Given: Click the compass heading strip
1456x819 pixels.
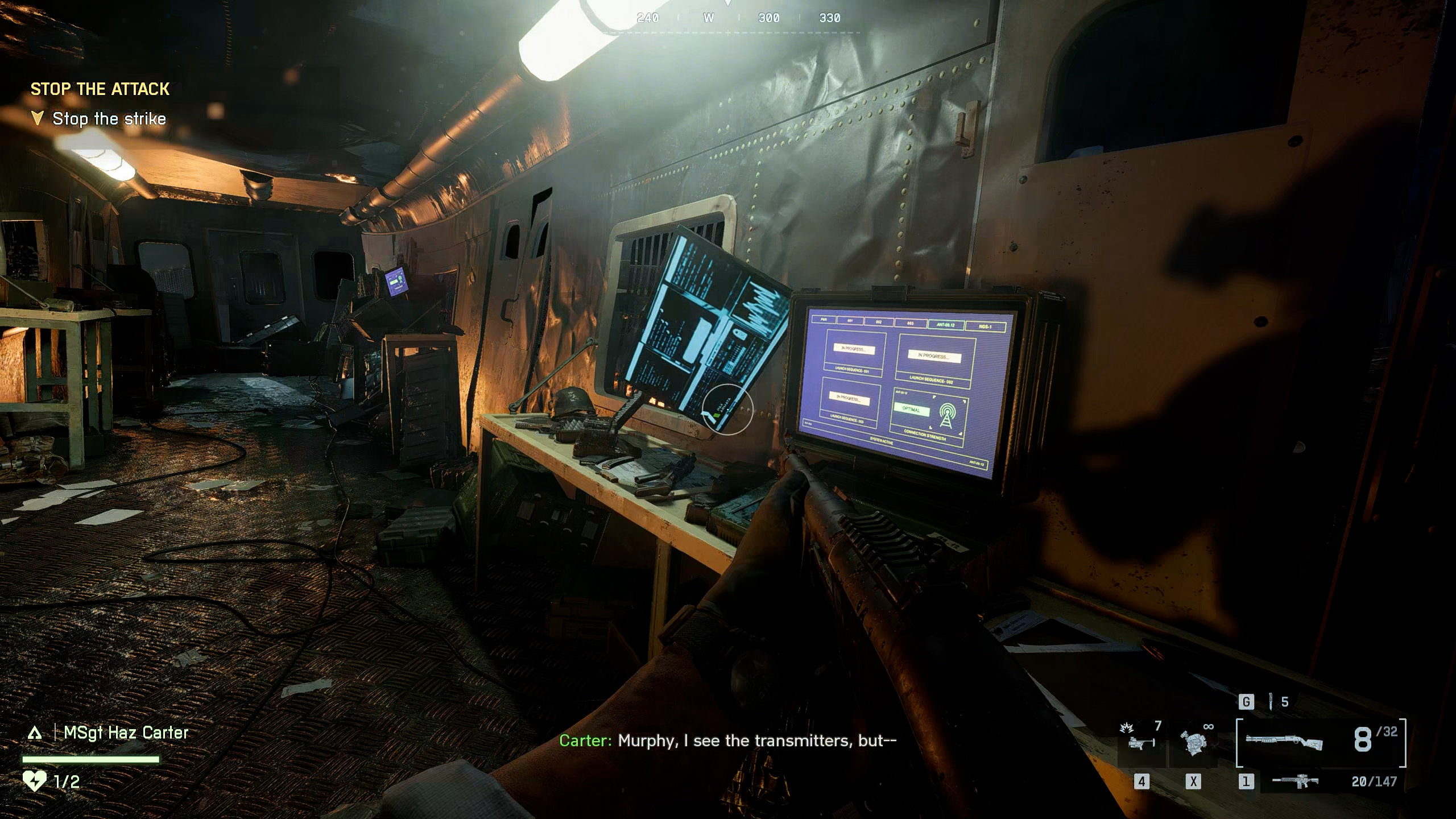Looking at the screenshot, I should click(x=738, y=18).
